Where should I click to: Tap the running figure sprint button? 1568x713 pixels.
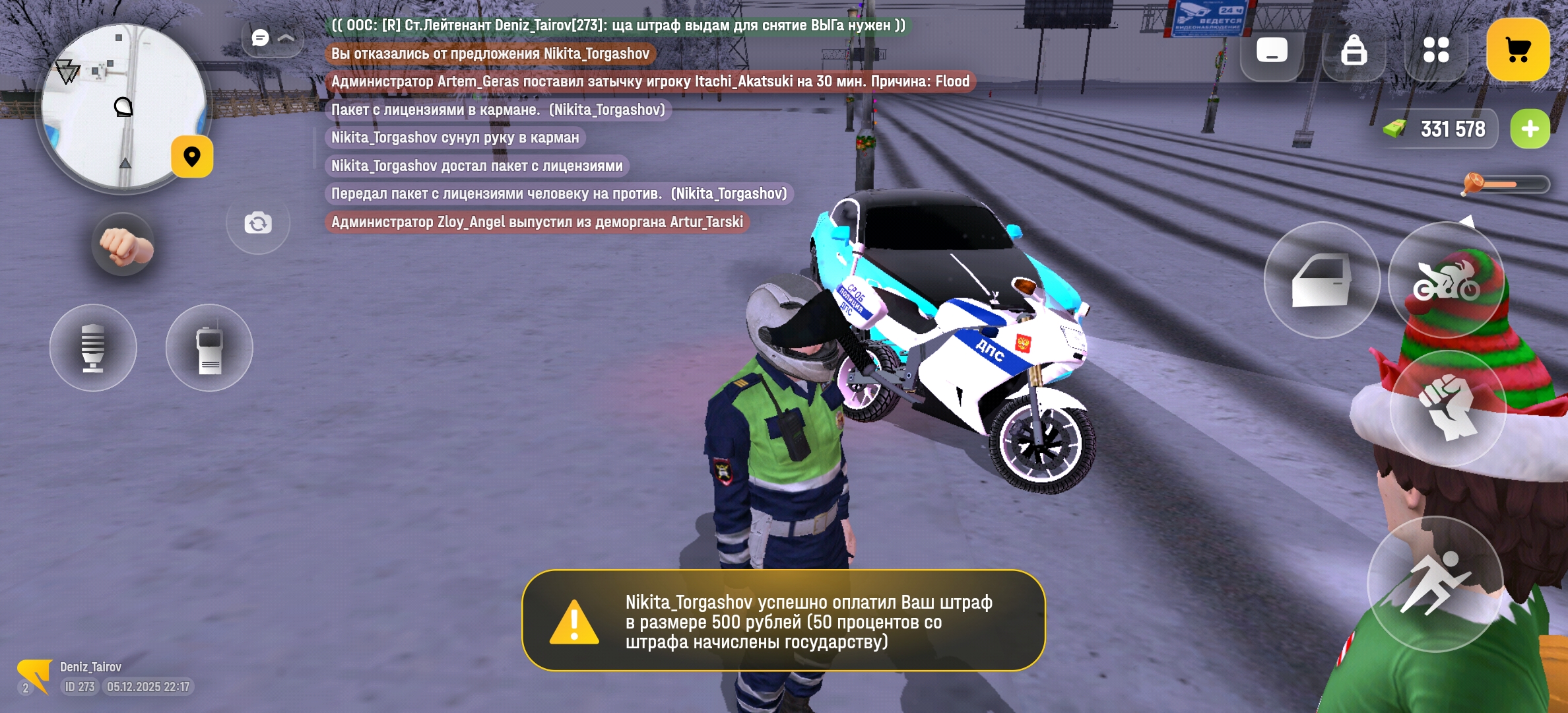[1435, 584]
